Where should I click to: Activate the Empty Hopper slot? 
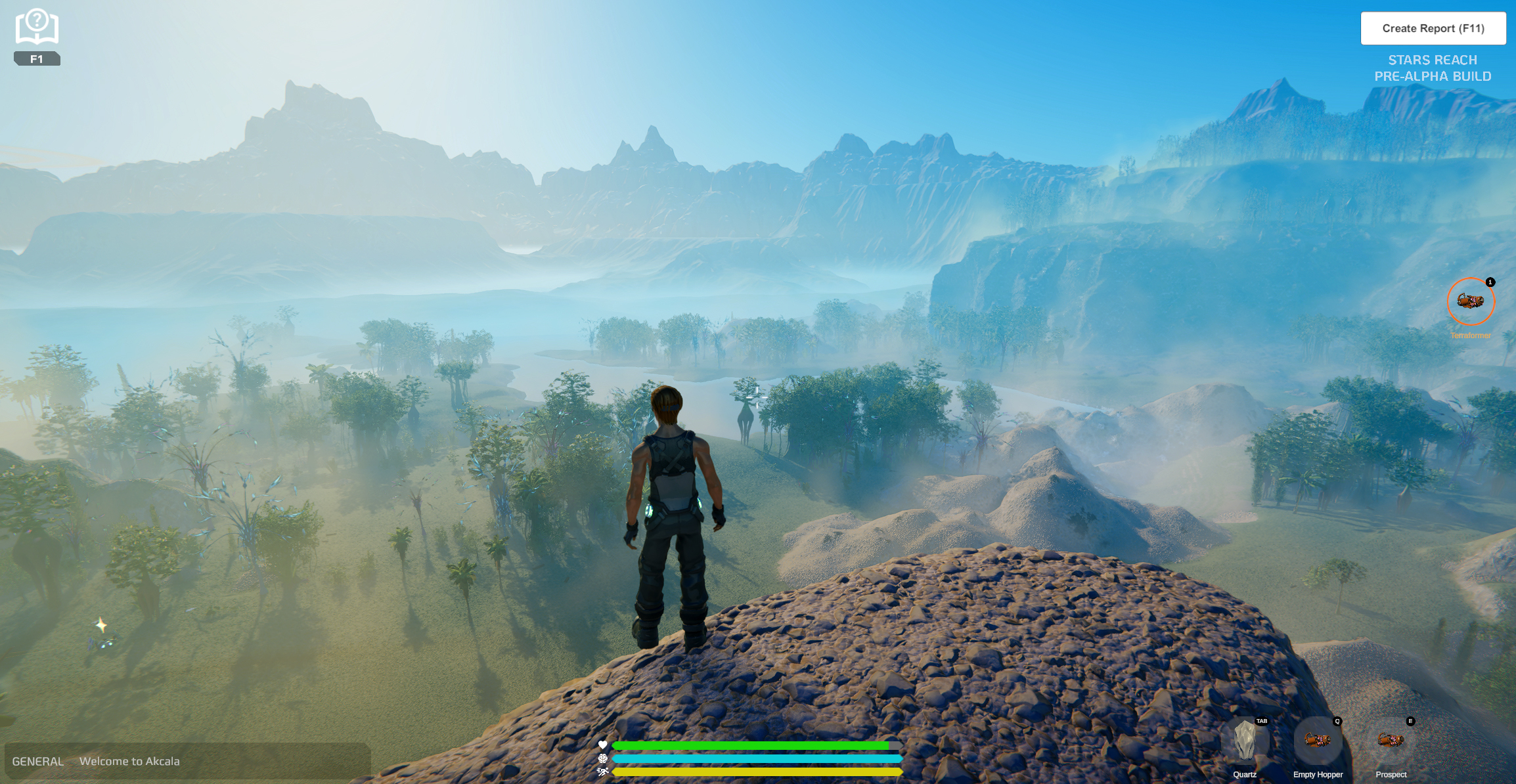(x=1318, y=741)
